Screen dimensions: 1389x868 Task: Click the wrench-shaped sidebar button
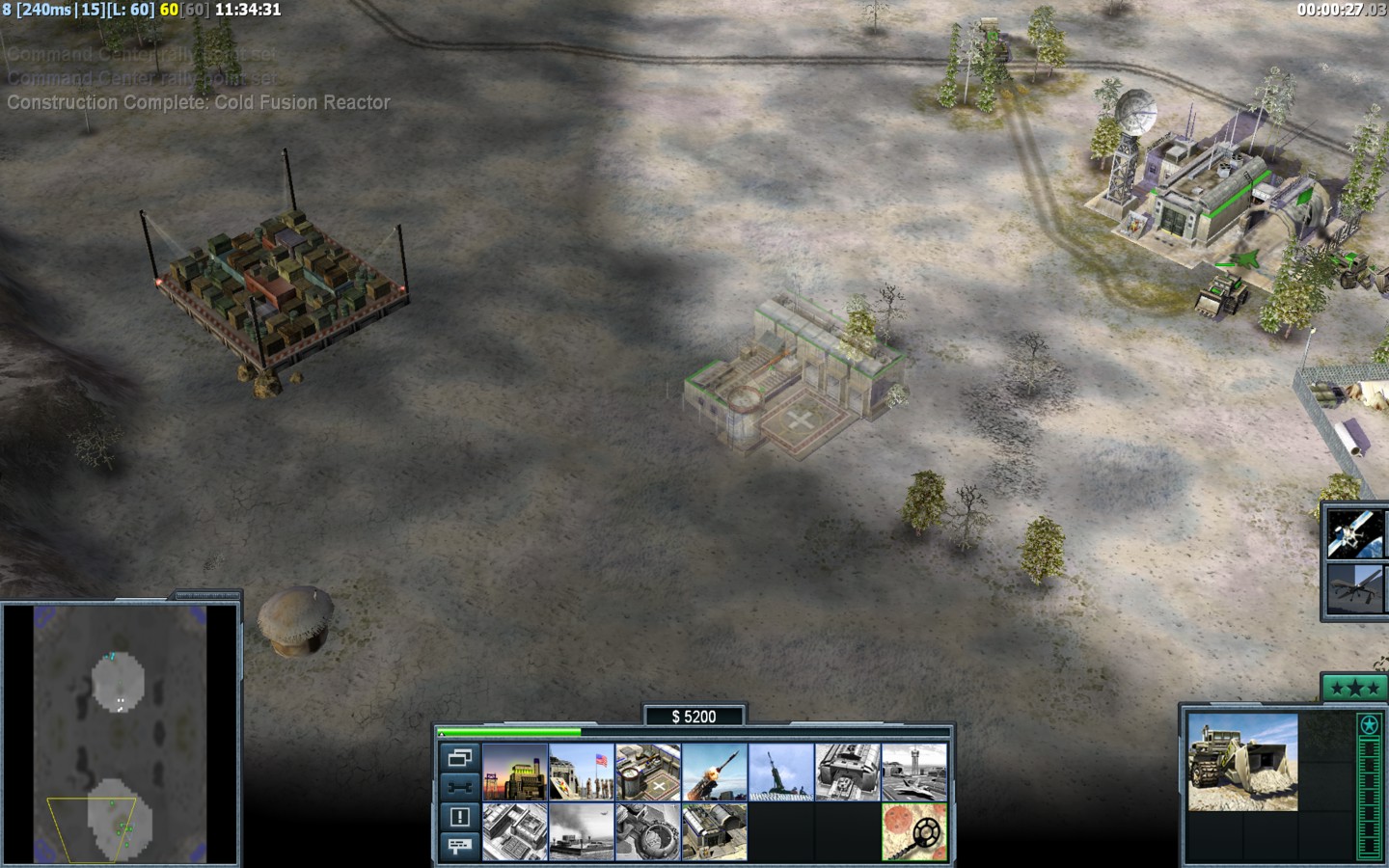(460, 787)
